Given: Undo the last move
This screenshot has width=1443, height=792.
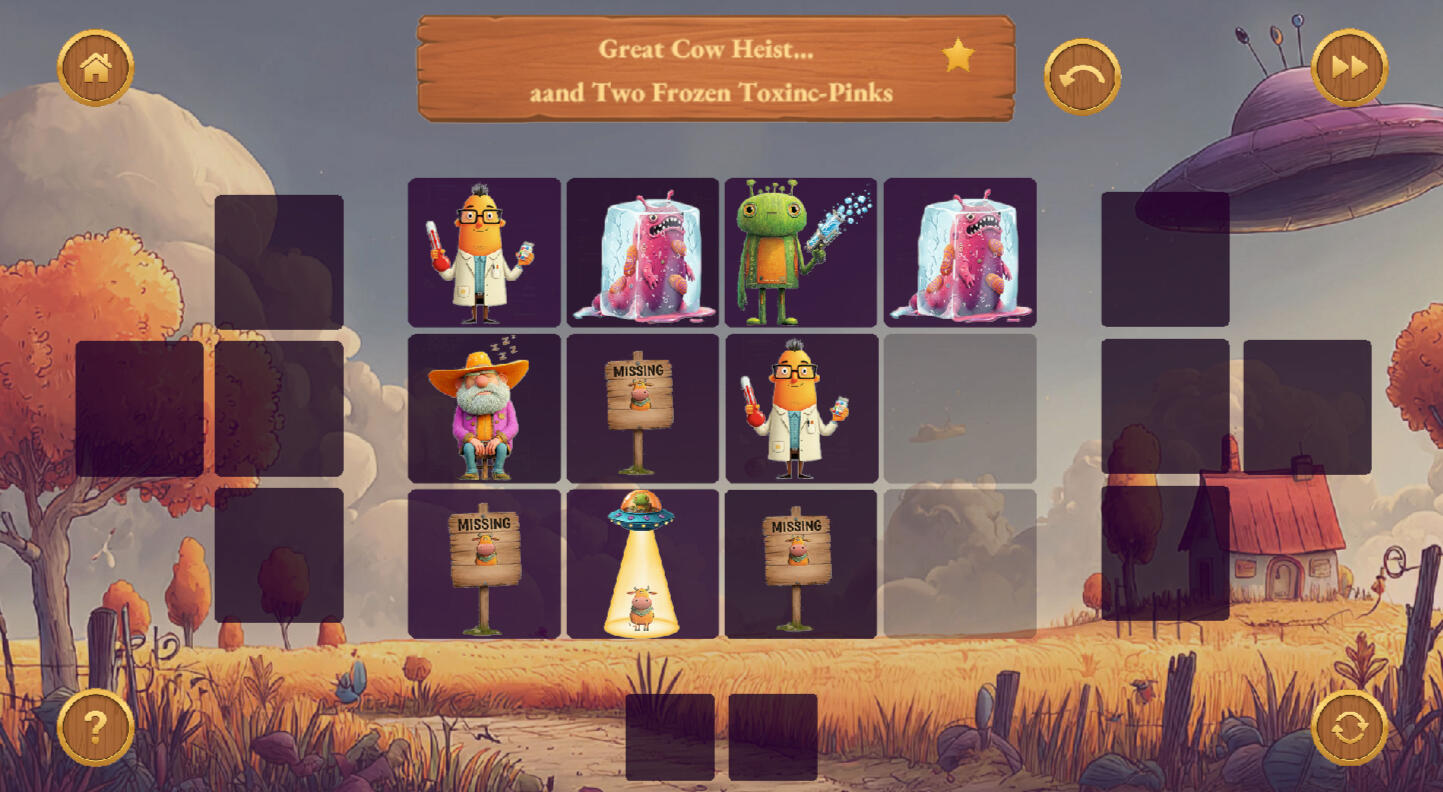Looking at the screenshot, I should pos(1082,76).
